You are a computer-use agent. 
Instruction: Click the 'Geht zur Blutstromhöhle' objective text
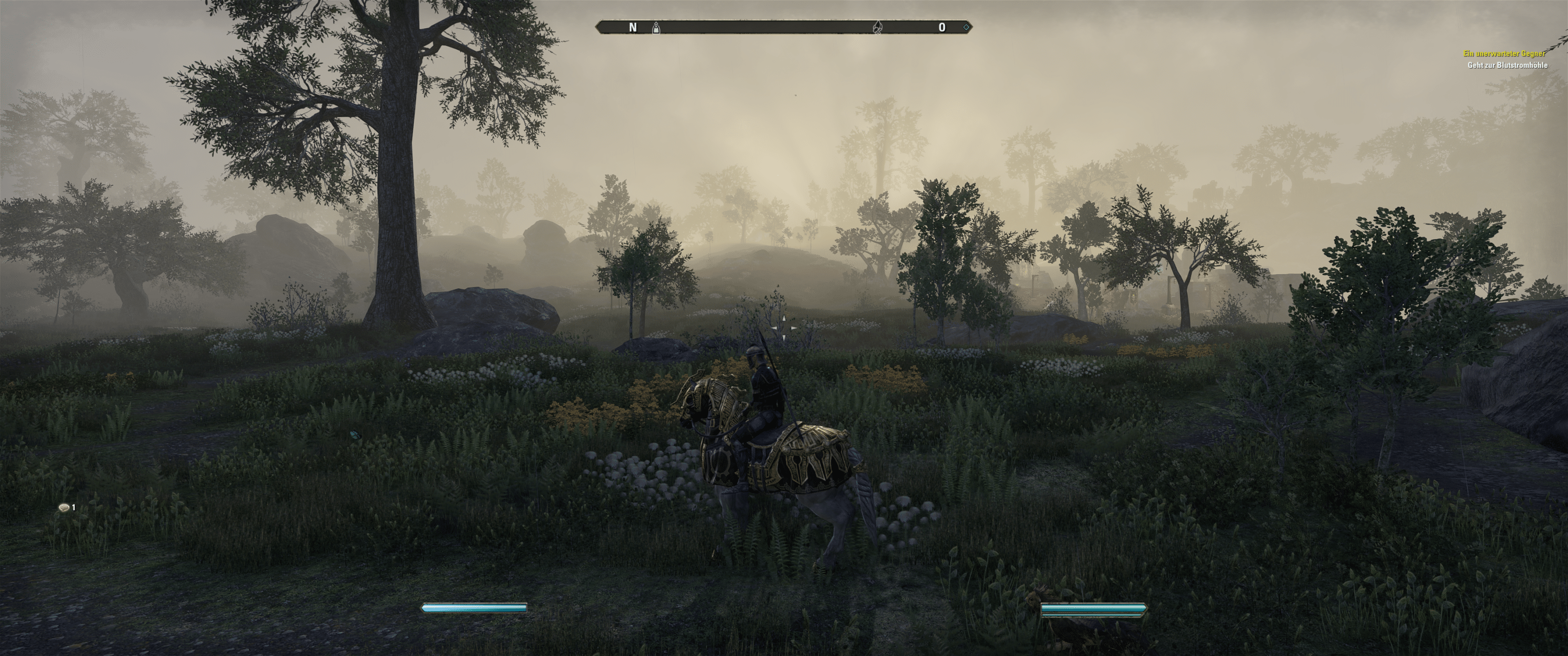tap(1507, 65)
